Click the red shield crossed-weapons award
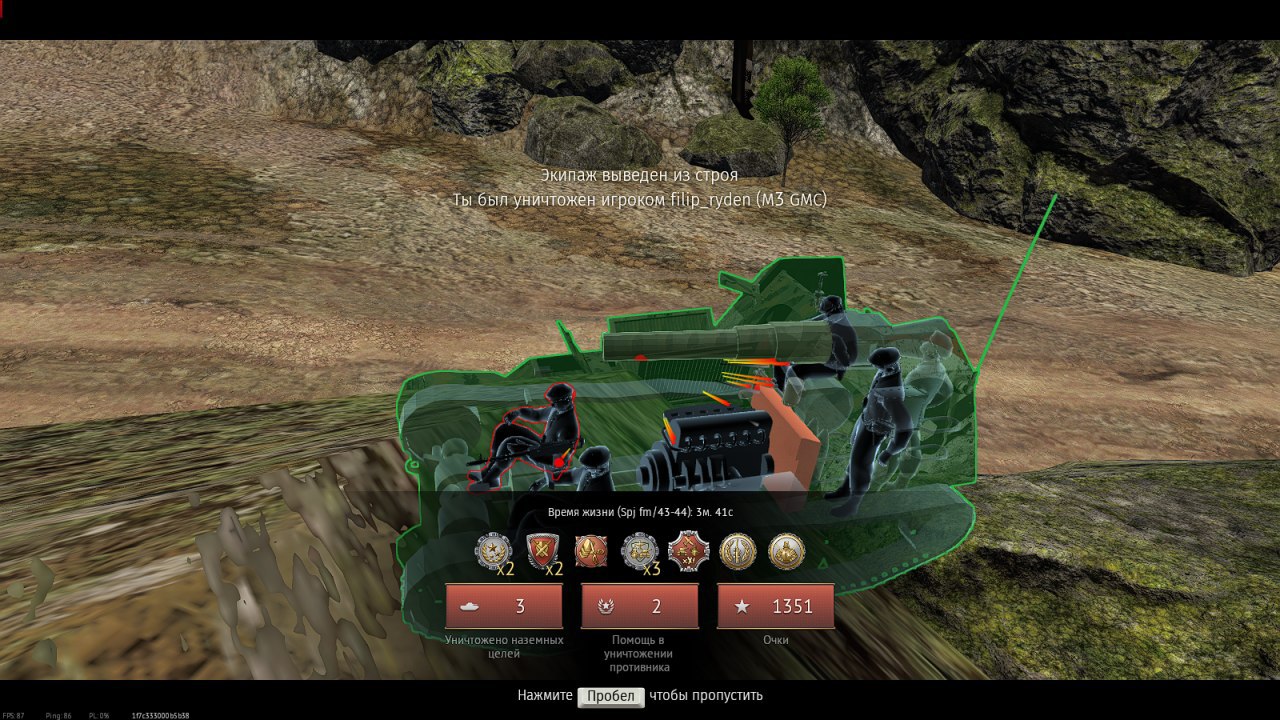Image resolution: width=1280 pixels, height=720 pixels. pyautogui.click(x=542, y=550)
